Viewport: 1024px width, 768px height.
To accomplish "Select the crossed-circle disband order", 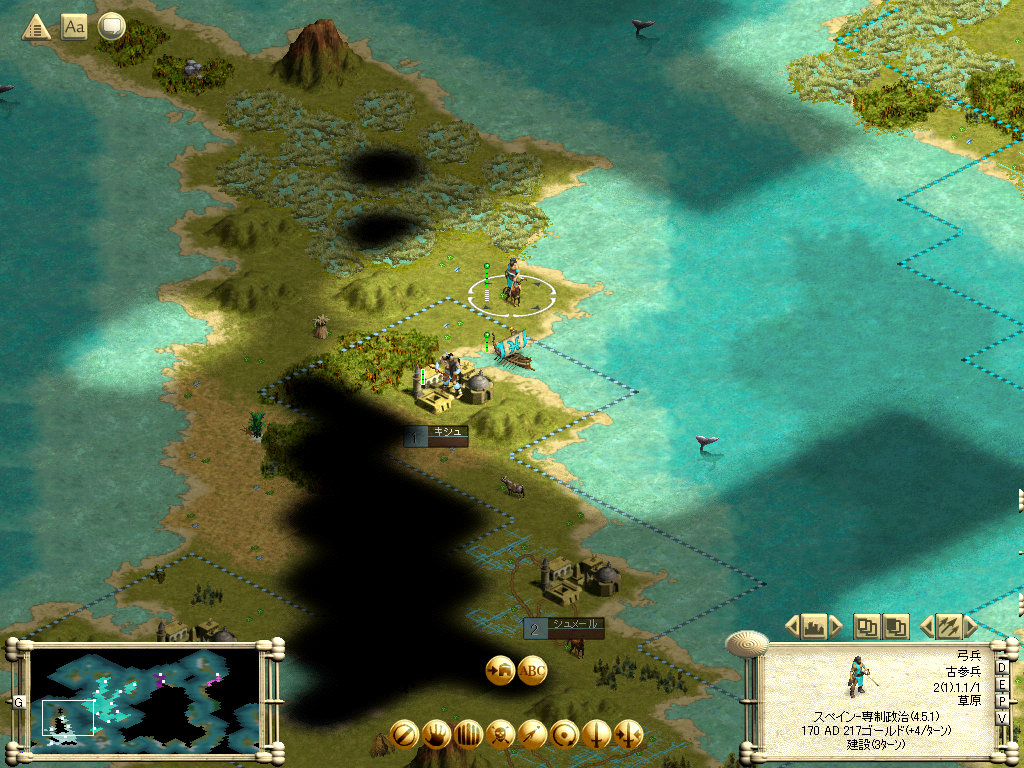I will 404,734.
